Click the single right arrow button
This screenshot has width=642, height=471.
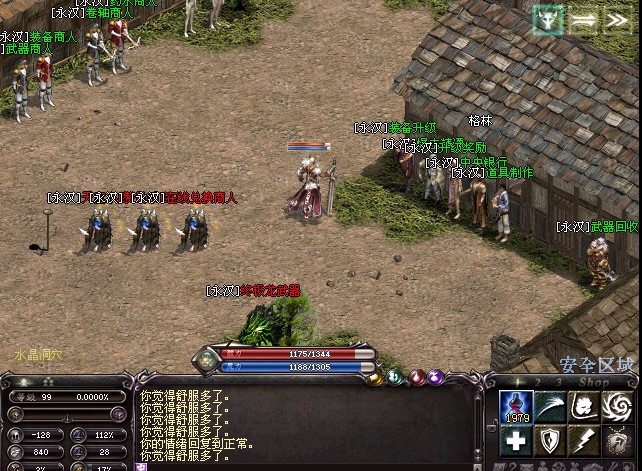pyautogui.click(x=583, y=20)
